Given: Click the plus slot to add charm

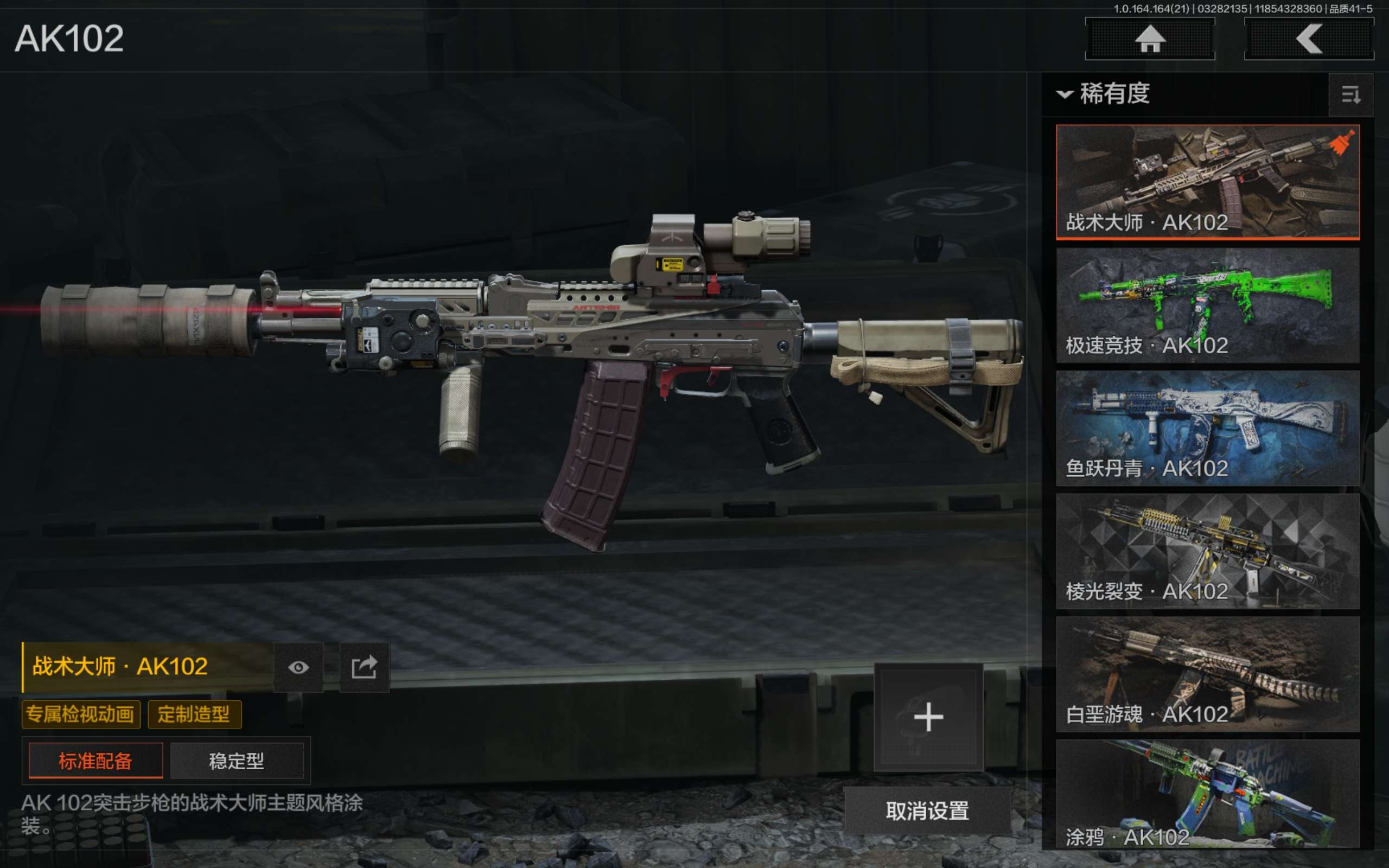Looking at the screenshot, I should pos(928,717).
